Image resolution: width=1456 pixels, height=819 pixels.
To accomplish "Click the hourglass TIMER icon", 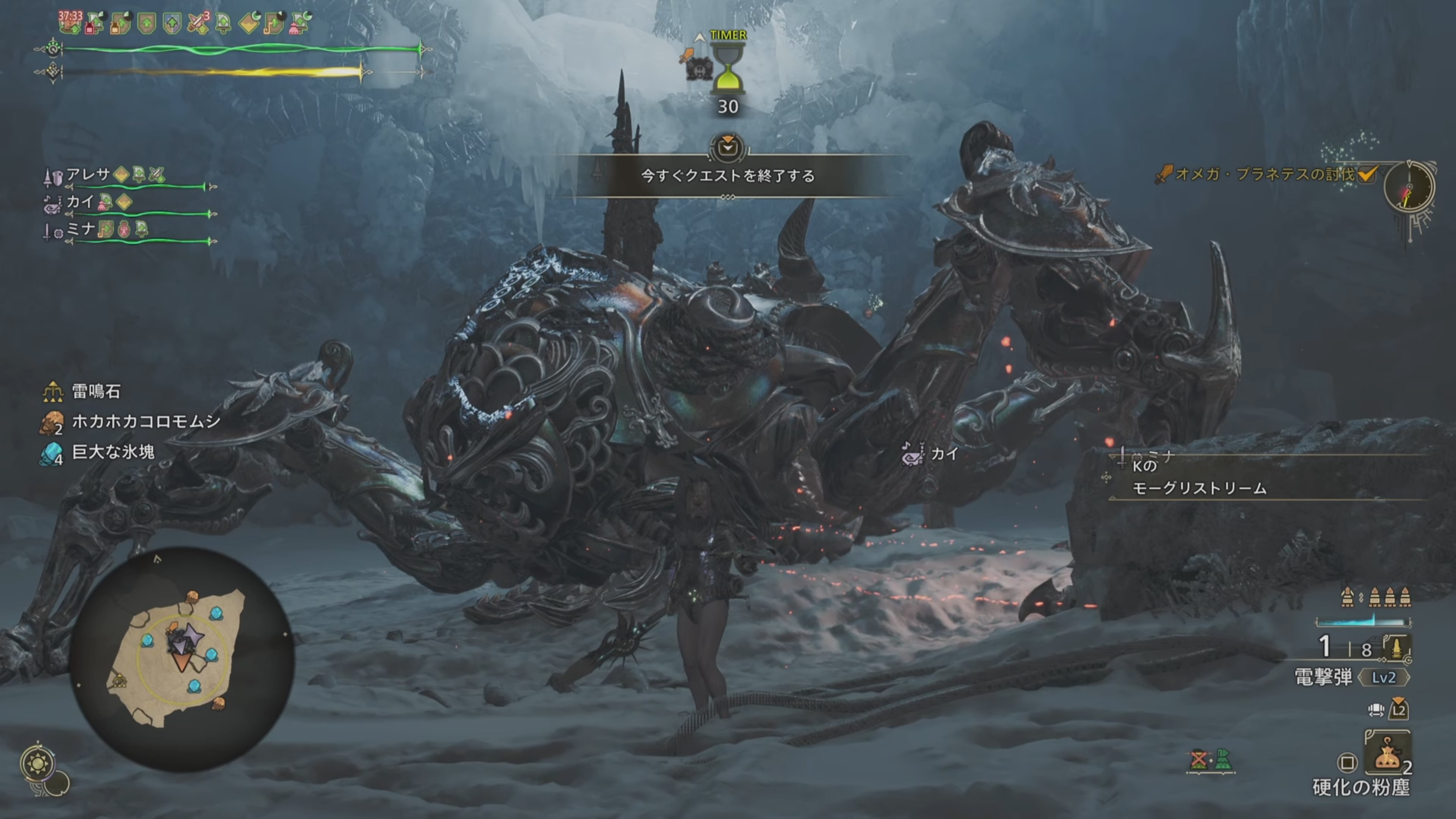I will pyautogui.click(x=728, y=69).
